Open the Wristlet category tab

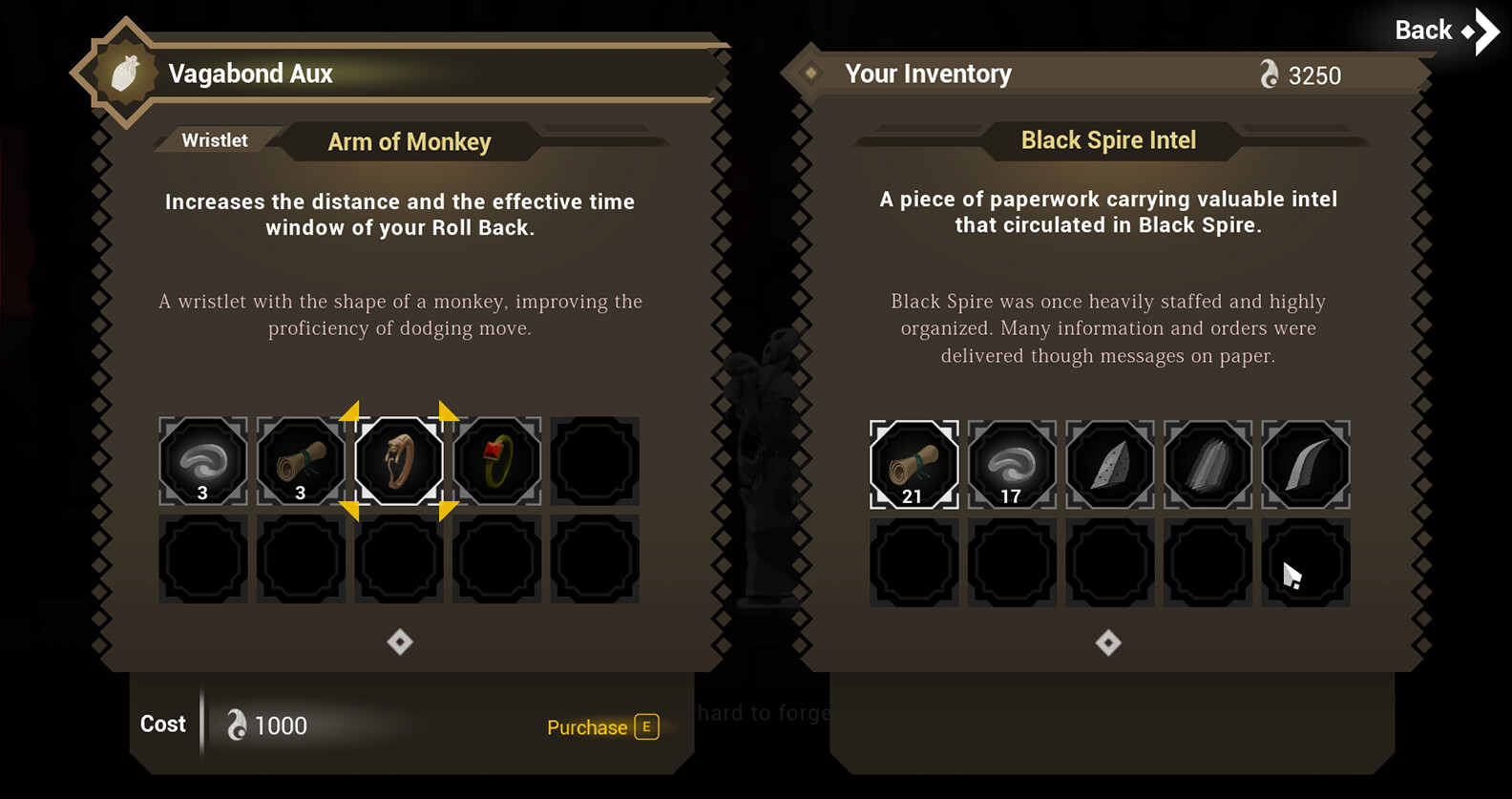coord(216,140)
